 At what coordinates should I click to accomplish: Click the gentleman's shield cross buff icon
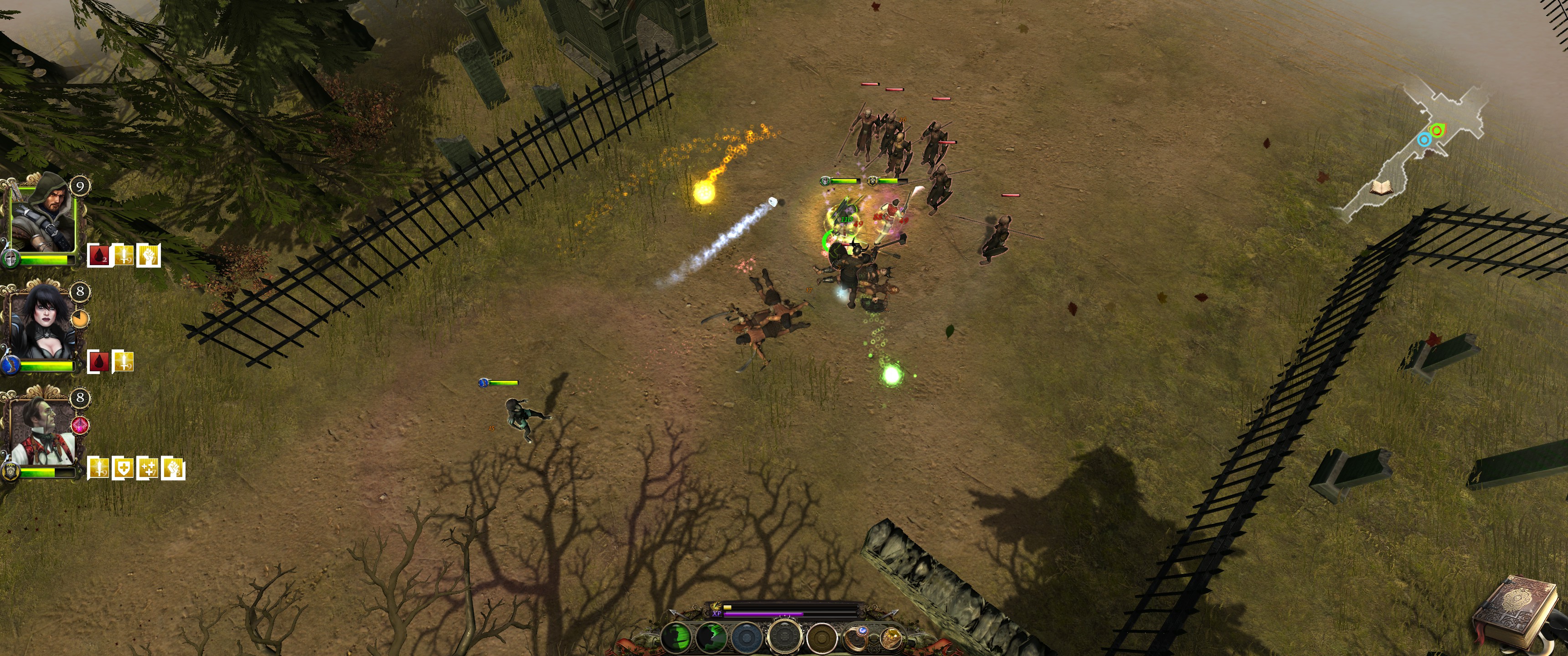pyautogui.click(x=123, y=468)
